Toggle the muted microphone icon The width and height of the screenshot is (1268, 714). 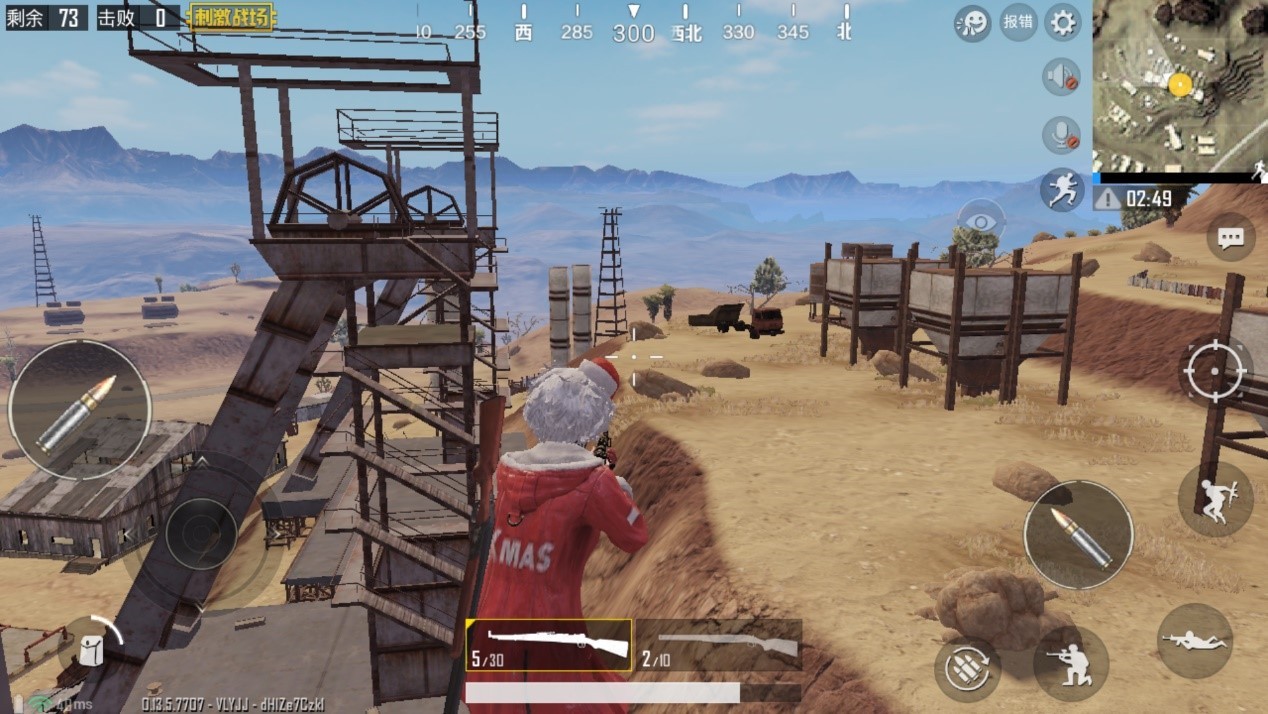pyautogui.click(x=1061, y=135)
